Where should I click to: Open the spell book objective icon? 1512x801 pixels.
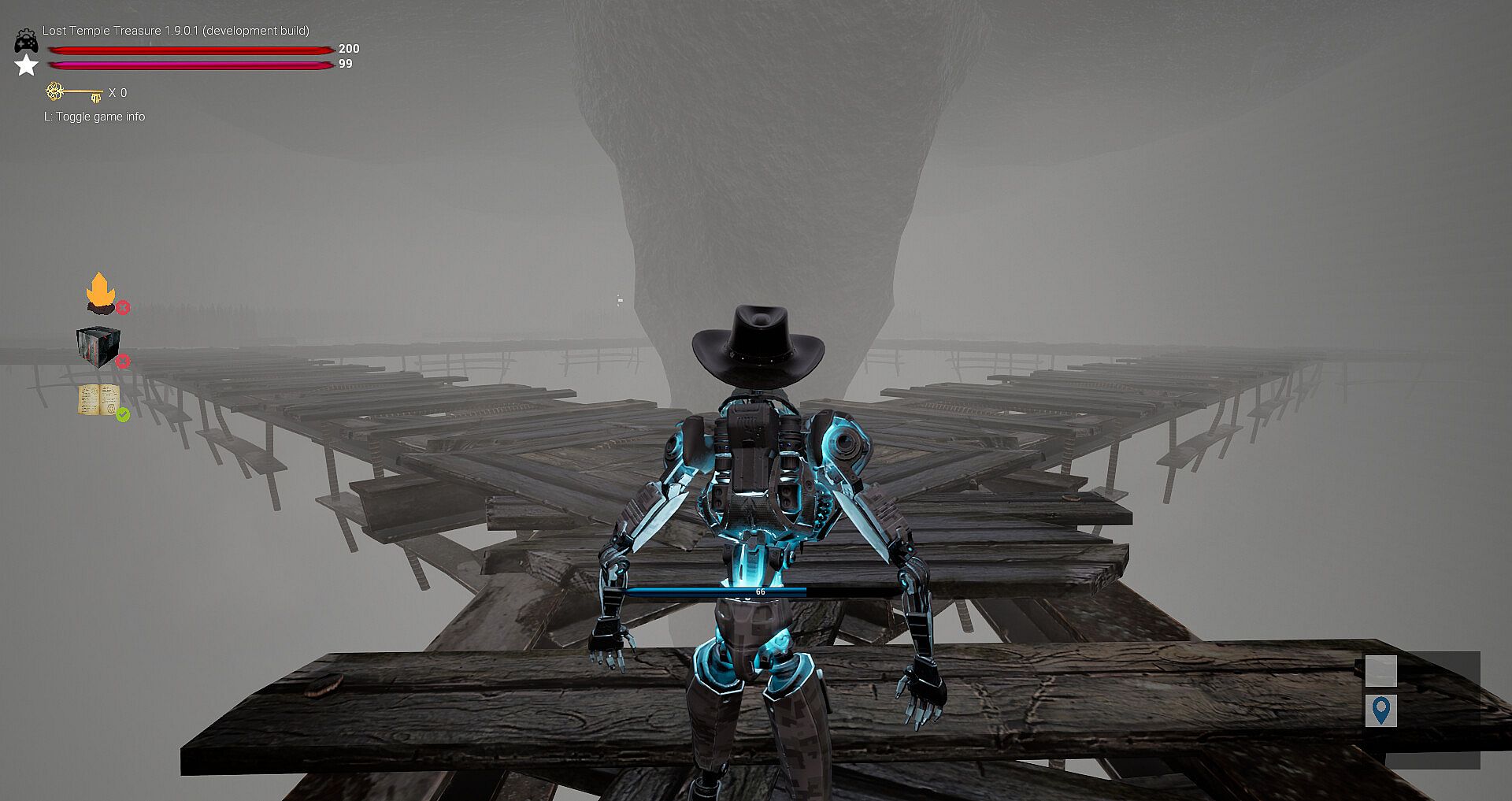coord(98,399)
